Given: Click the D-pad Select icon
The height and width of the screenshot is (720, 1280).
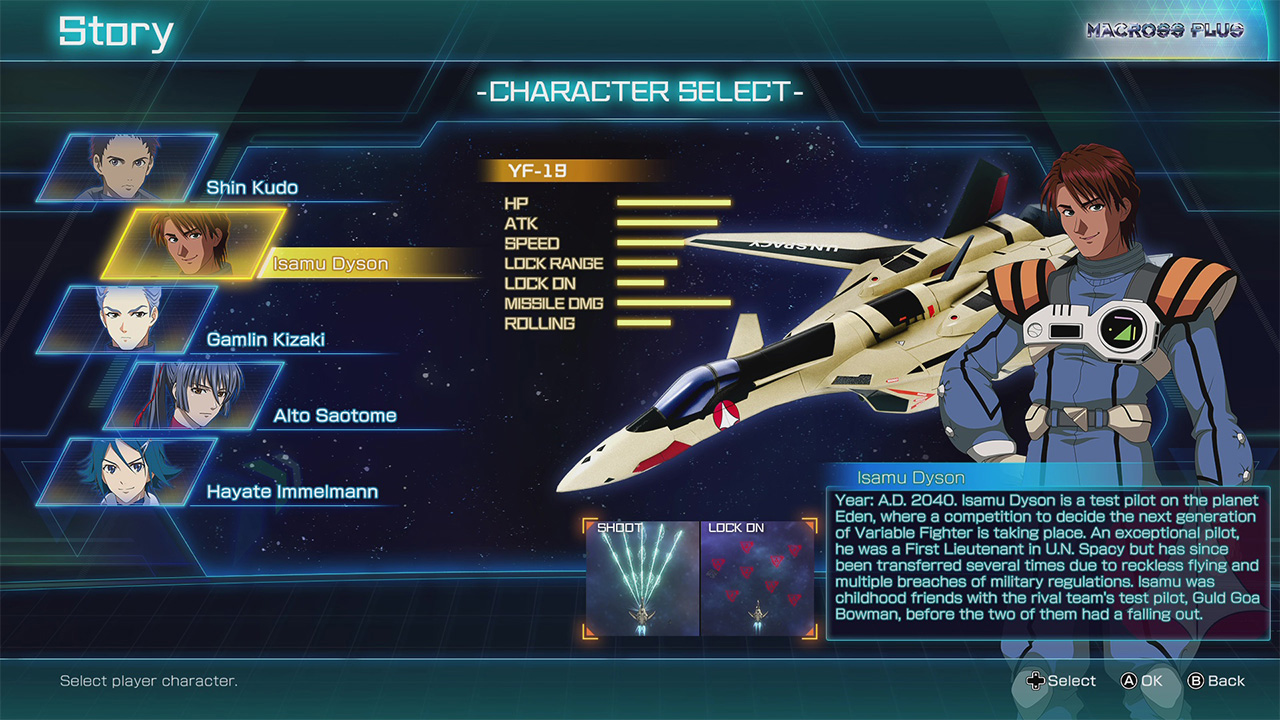Looking at the screenshot, I should pyautogui.click(x=1035, y=681).
